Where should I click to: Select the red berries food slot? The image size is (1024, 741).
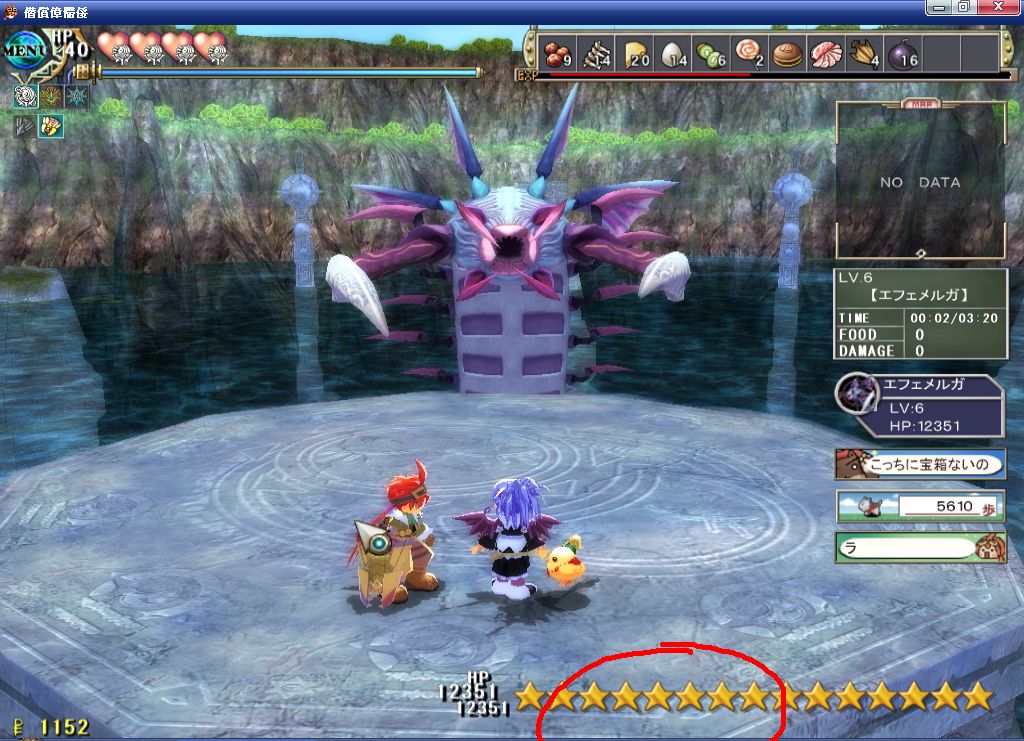click(x=557, y=53)
